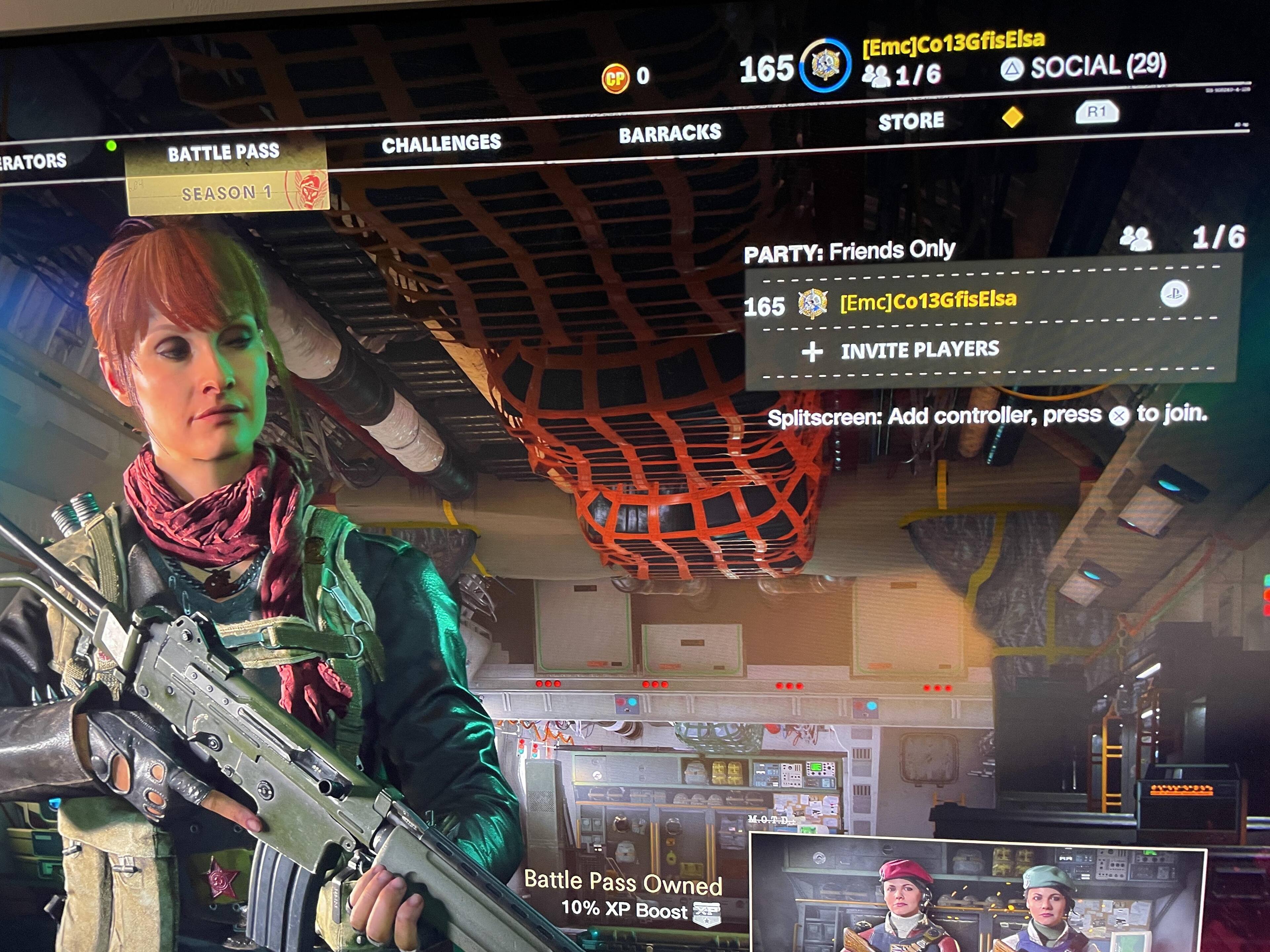The width and height of the screenshot is (1270, 952).
Task: Select [Emc]Co13GfisElsa in the party list
Action: pos(927,300)
